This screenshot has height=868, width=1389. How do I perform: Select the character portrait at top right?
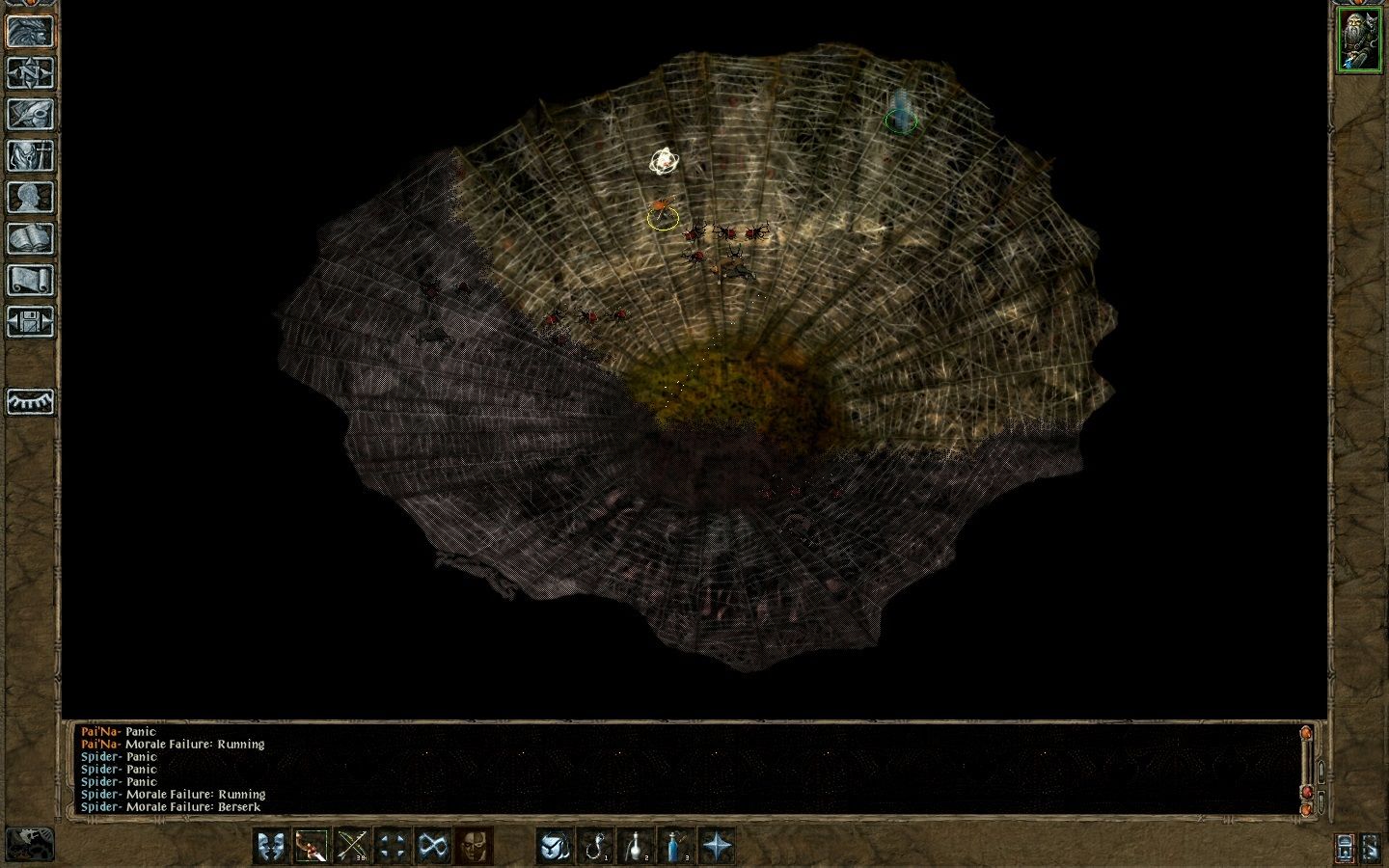1361,41
